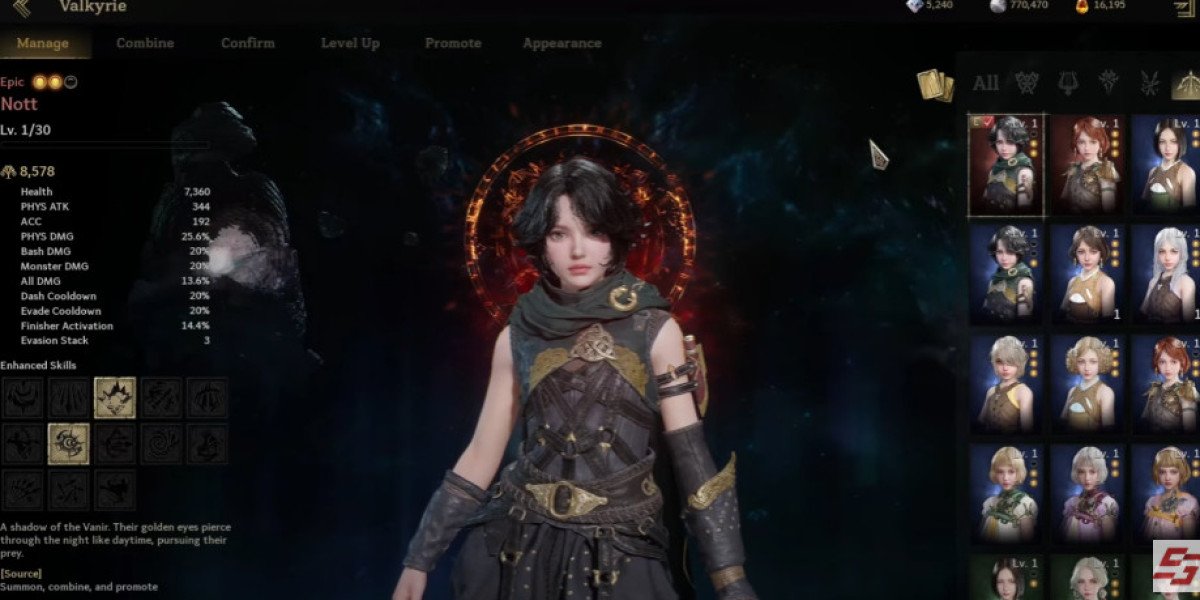Switch to the Manage tab
This screenshot has height=600, width=1200.
coord(42,43)
